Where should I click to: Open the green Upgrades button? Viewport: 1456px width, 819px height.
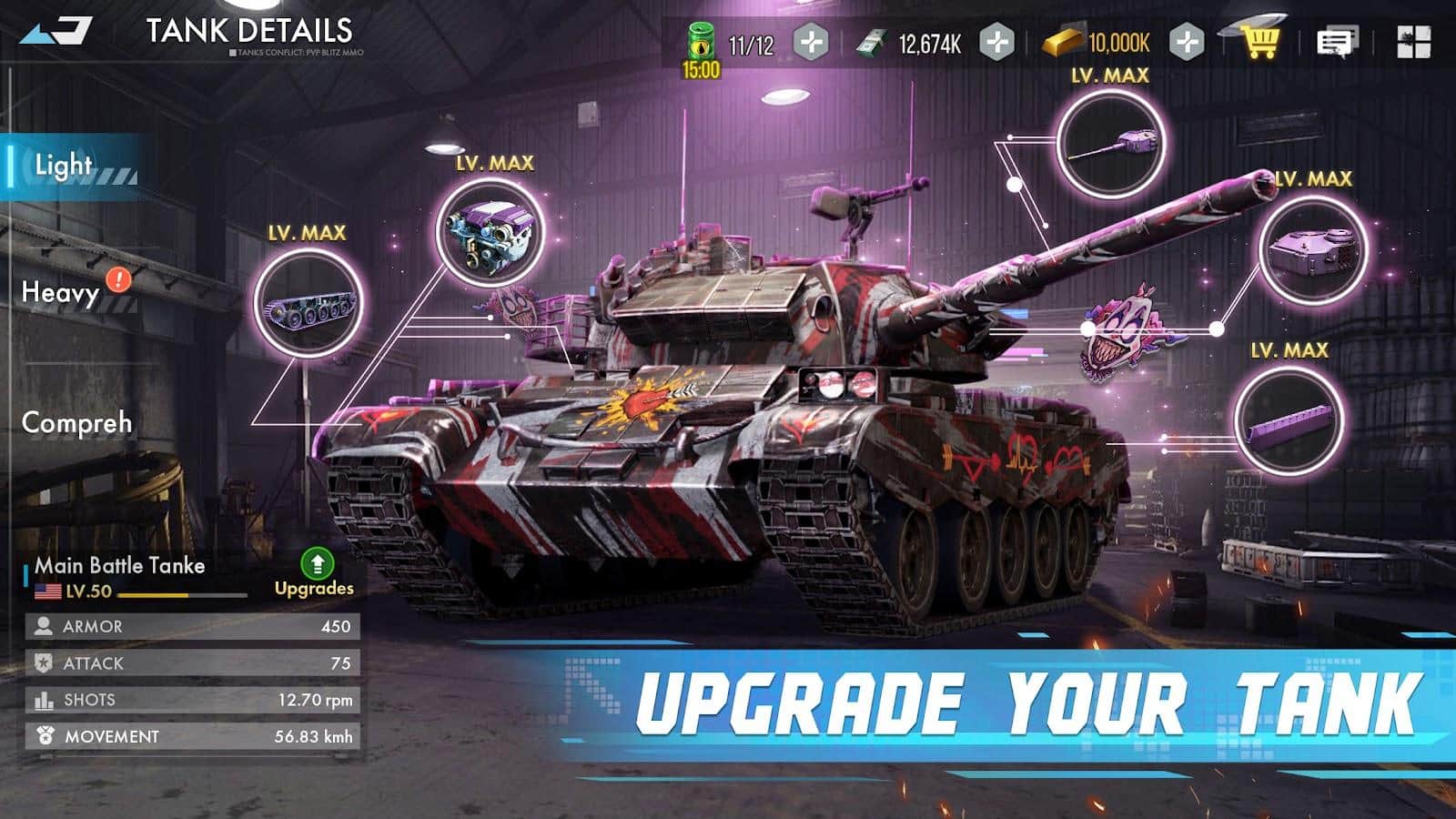pyautogui.click(x=315, y=573)
